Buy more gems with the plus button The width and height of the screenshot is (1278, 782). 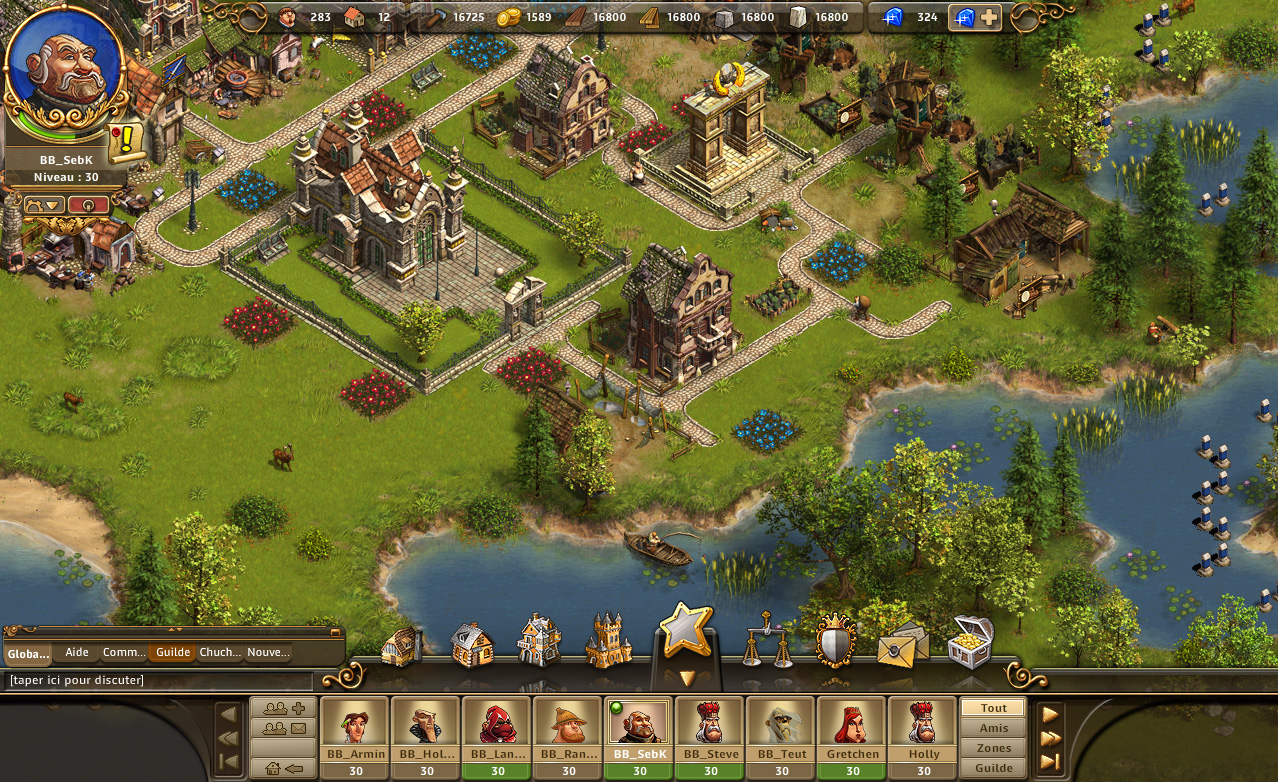click(x=988, y=17)
